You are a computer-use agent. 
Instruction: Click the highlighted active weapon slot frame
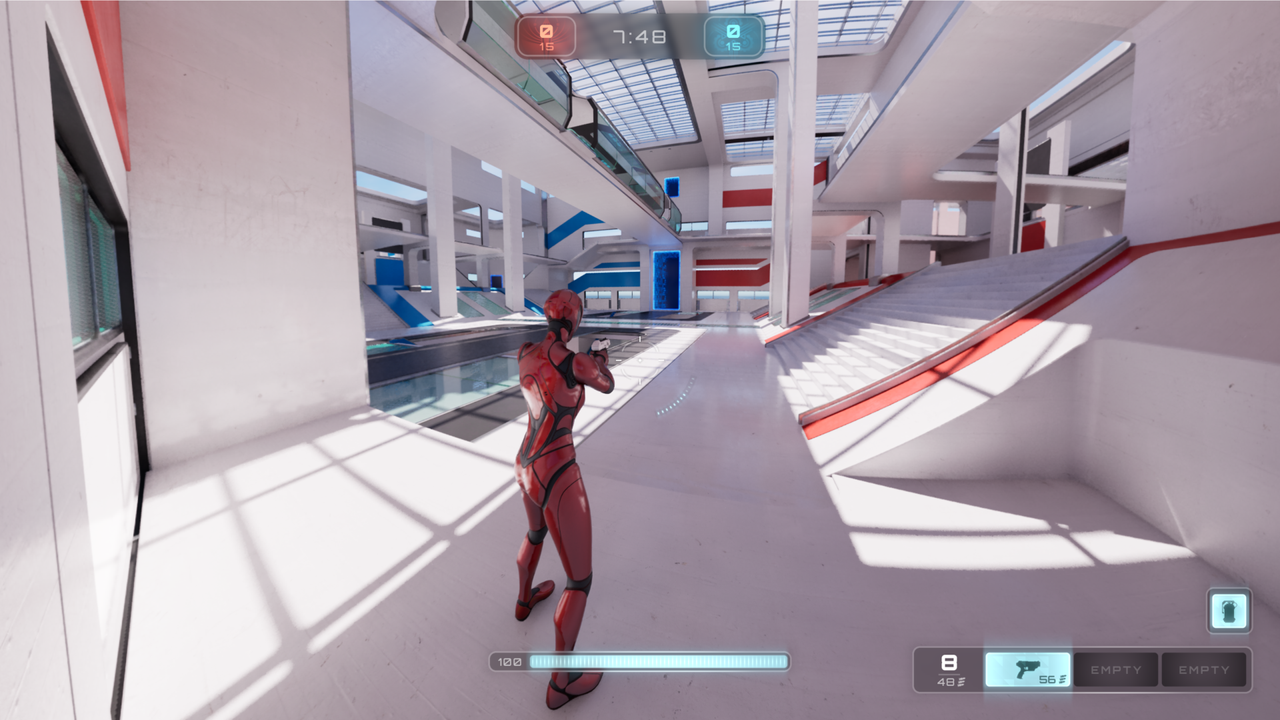1028,669
